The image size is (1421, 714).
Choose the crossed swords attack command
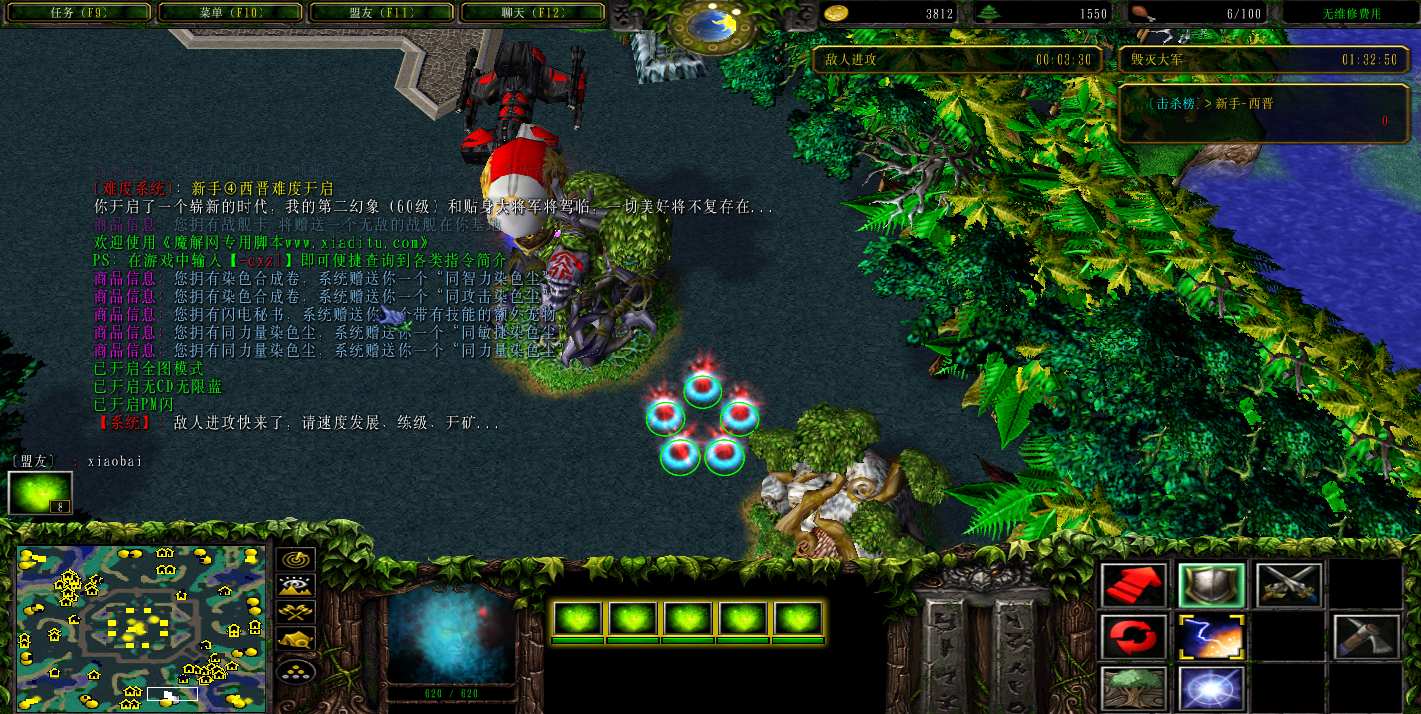coord(1289,585)
